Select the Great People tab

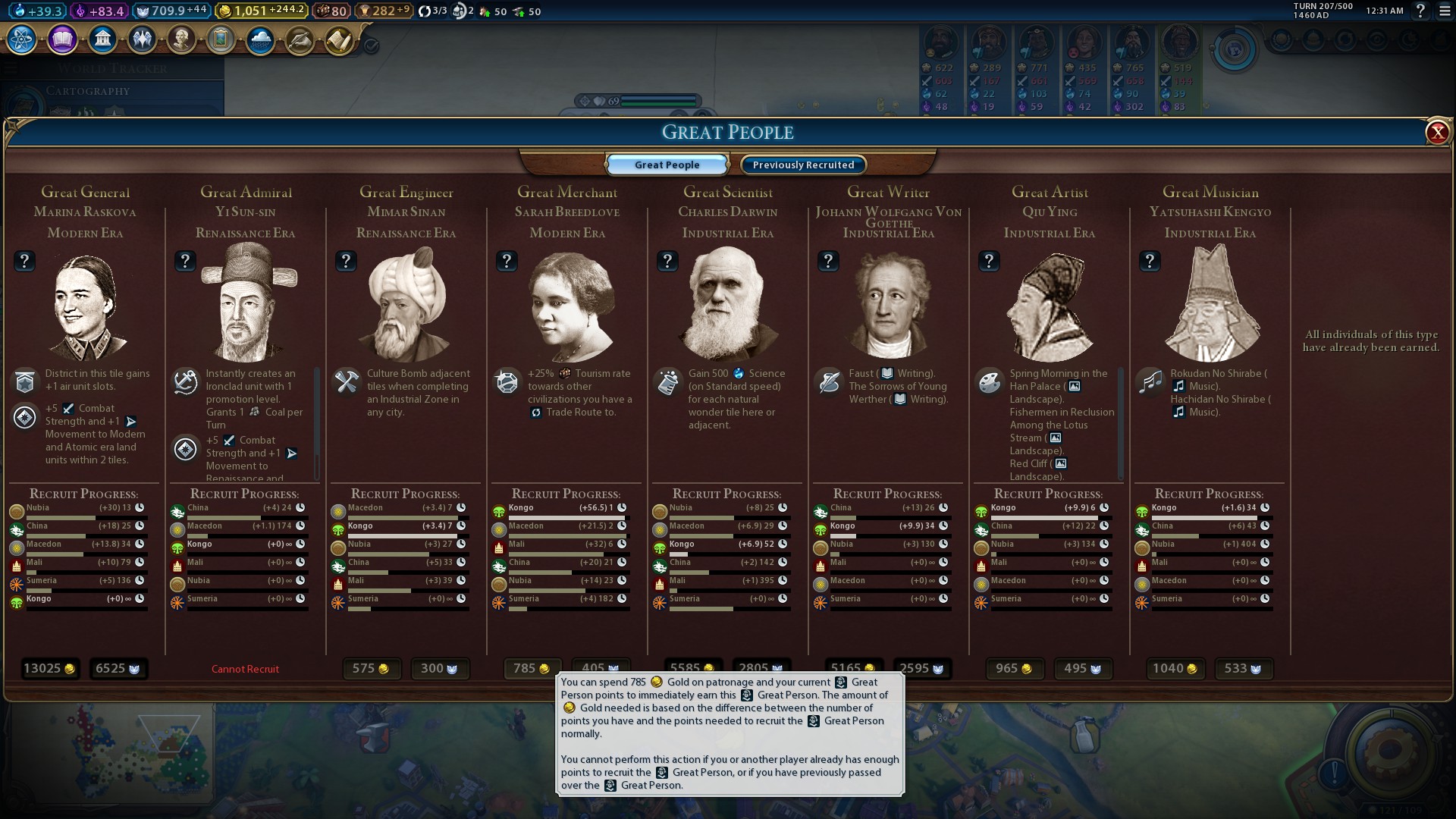click(667, 165)
